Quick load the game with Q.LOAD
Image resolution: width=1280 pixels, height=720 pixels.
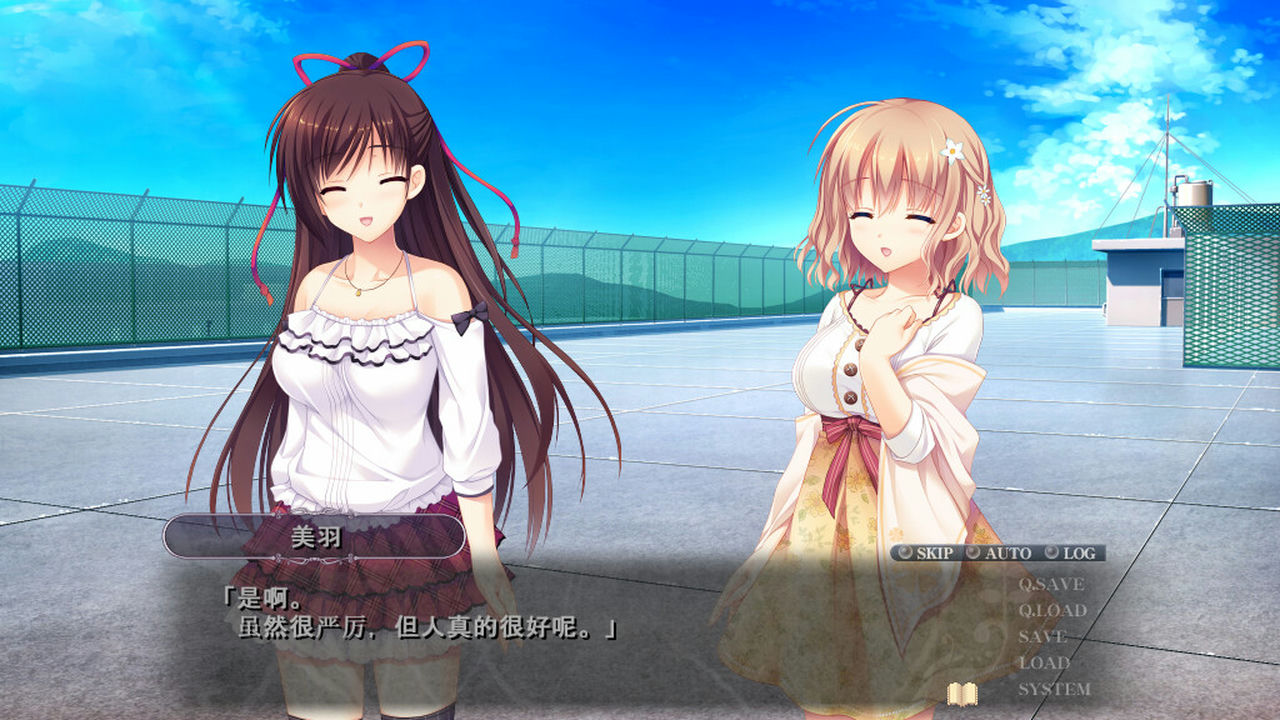[1052, 610]
